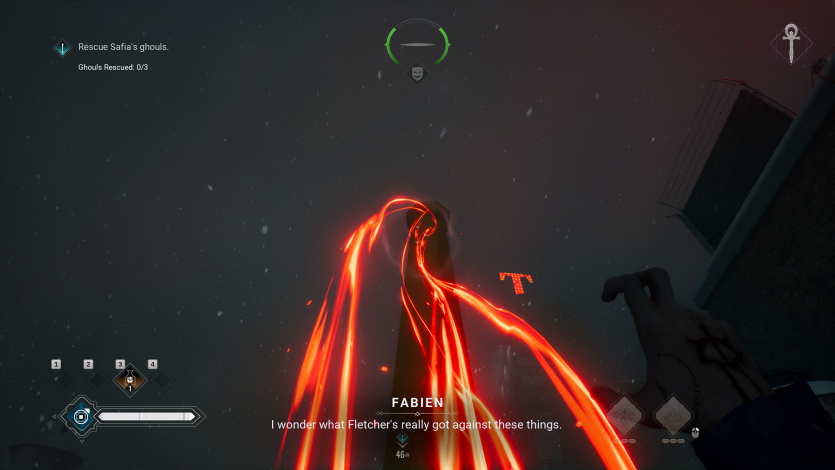Select the potion flask in slot 3
835x470 pixels.
129,380
